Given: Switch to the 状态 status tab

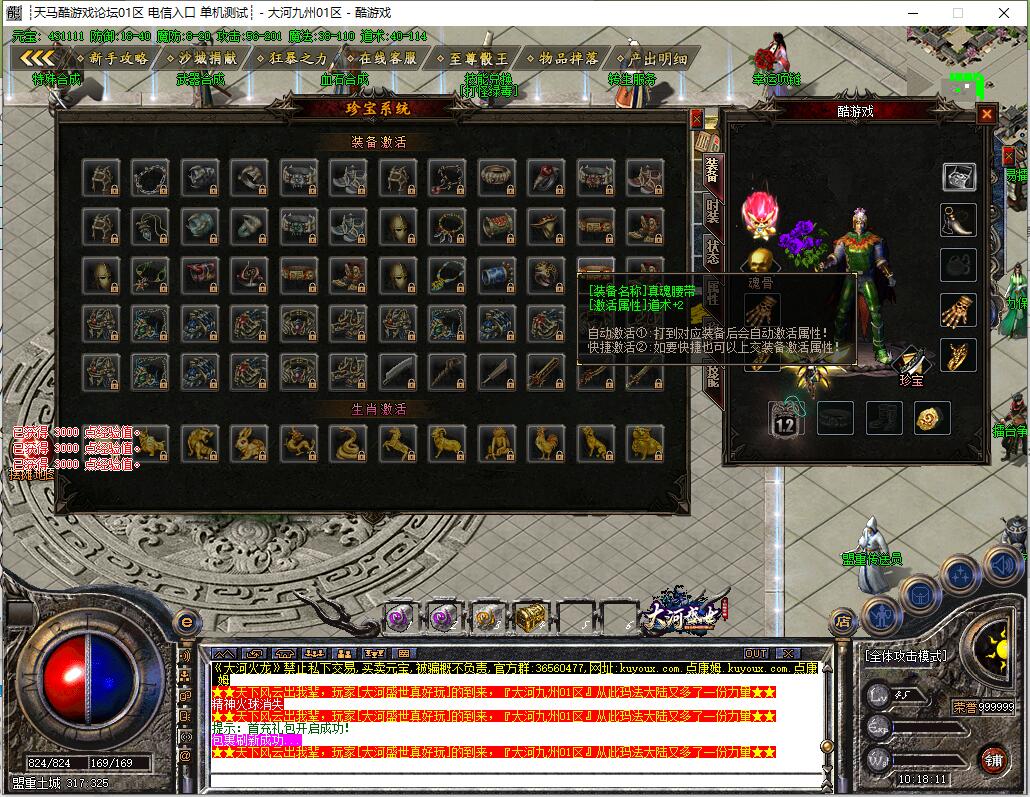Looking at the screenshot, I should tap(713, 251).
